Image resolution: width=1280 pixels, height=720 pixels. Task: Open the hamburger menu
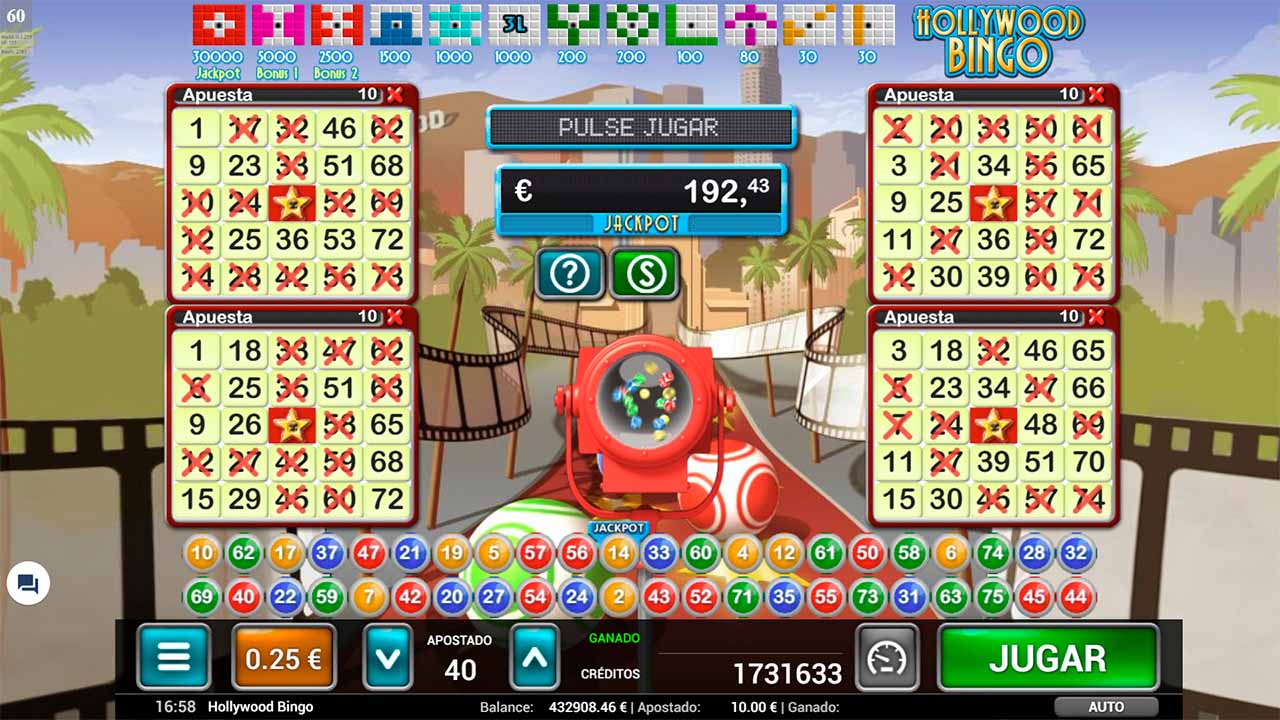coord(172,658)
